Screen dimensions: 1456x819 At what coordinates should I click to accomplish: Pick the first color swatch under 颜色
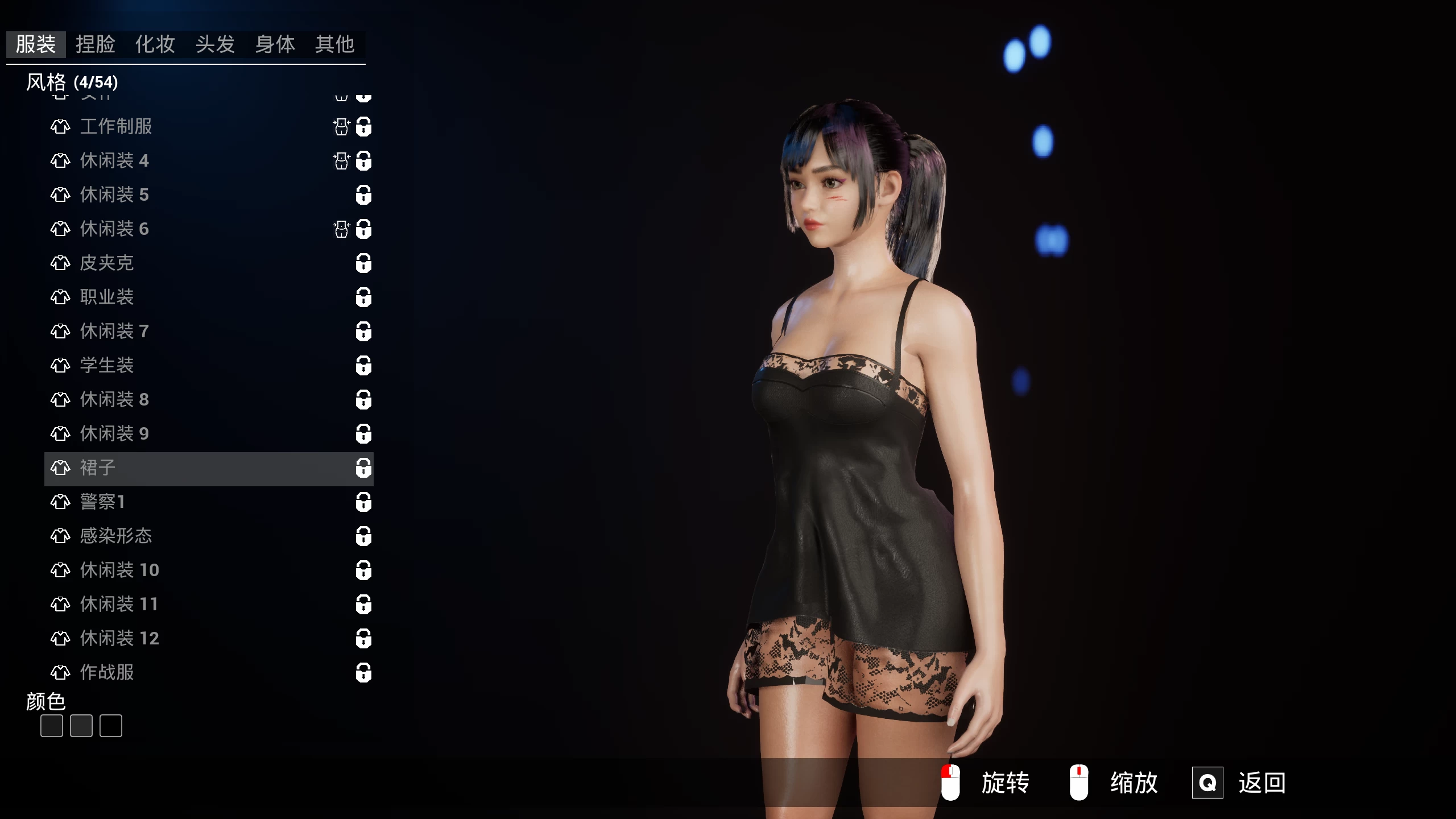coord(52,726)
